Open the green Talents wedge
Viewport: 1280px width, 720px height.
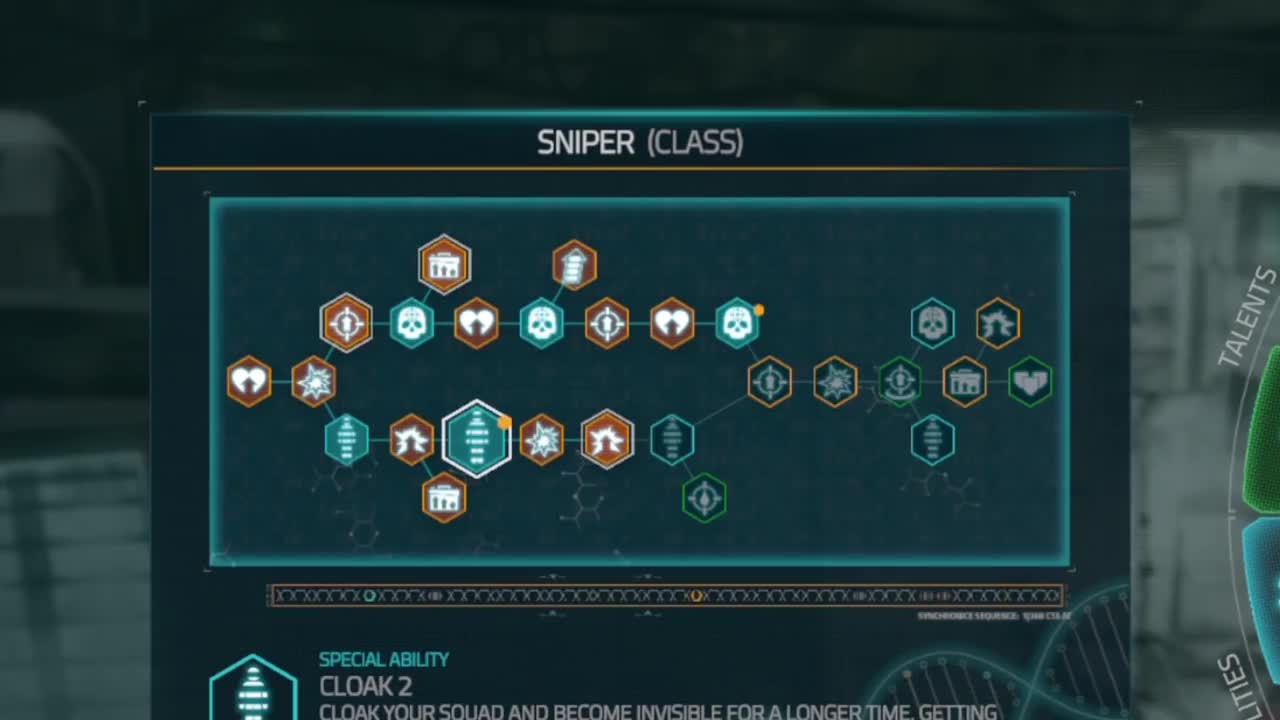1262,430
